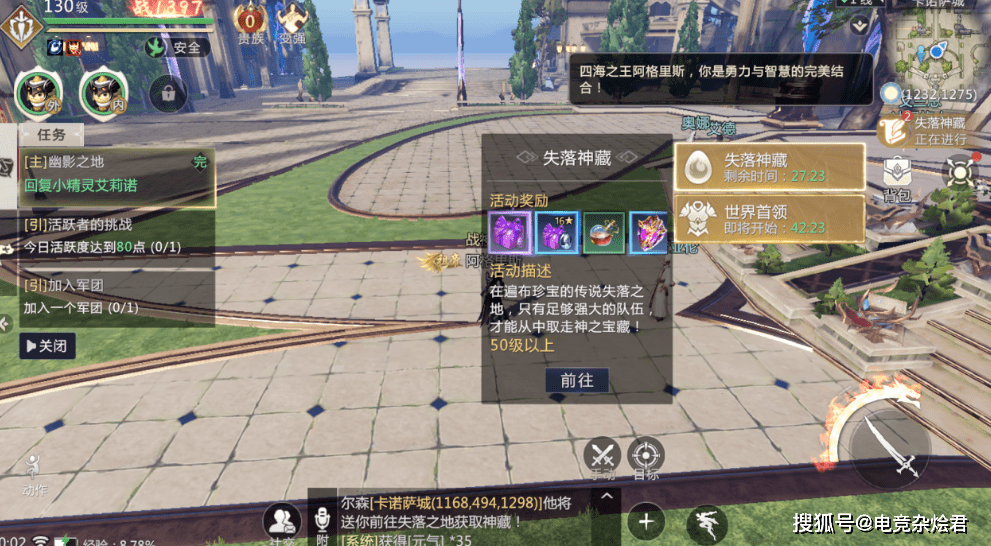Open the 背包 inventory bag
This screenshot has height=546, width=991.
tap(896, 178)
